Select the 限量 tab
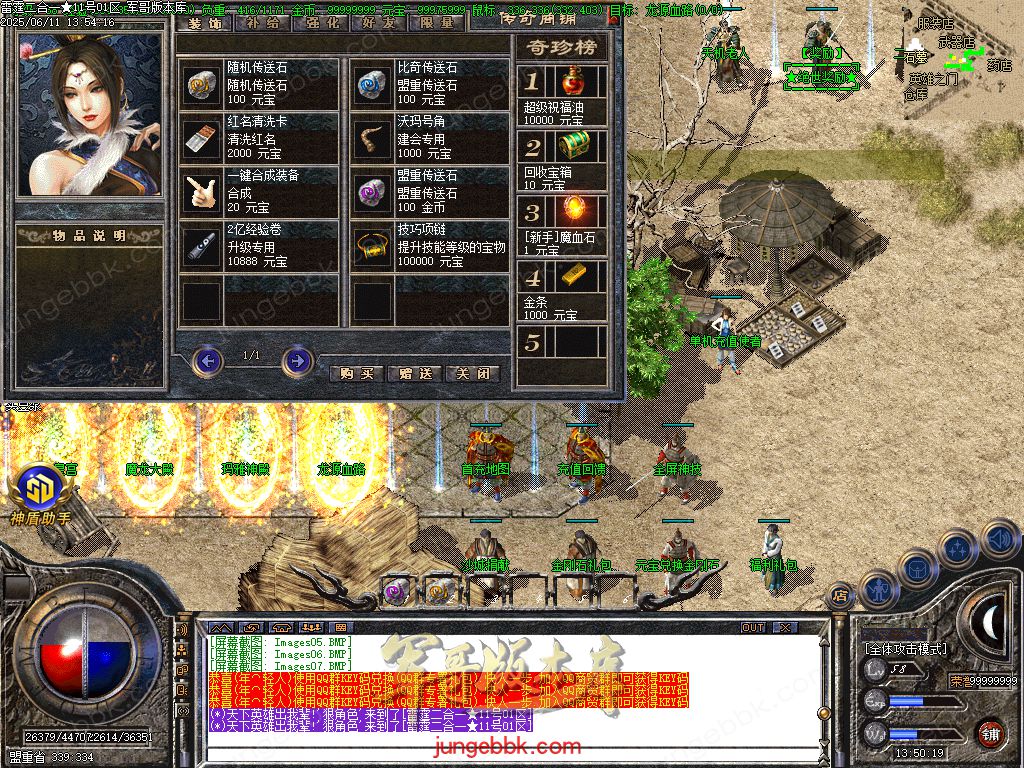 click(438, 22)
